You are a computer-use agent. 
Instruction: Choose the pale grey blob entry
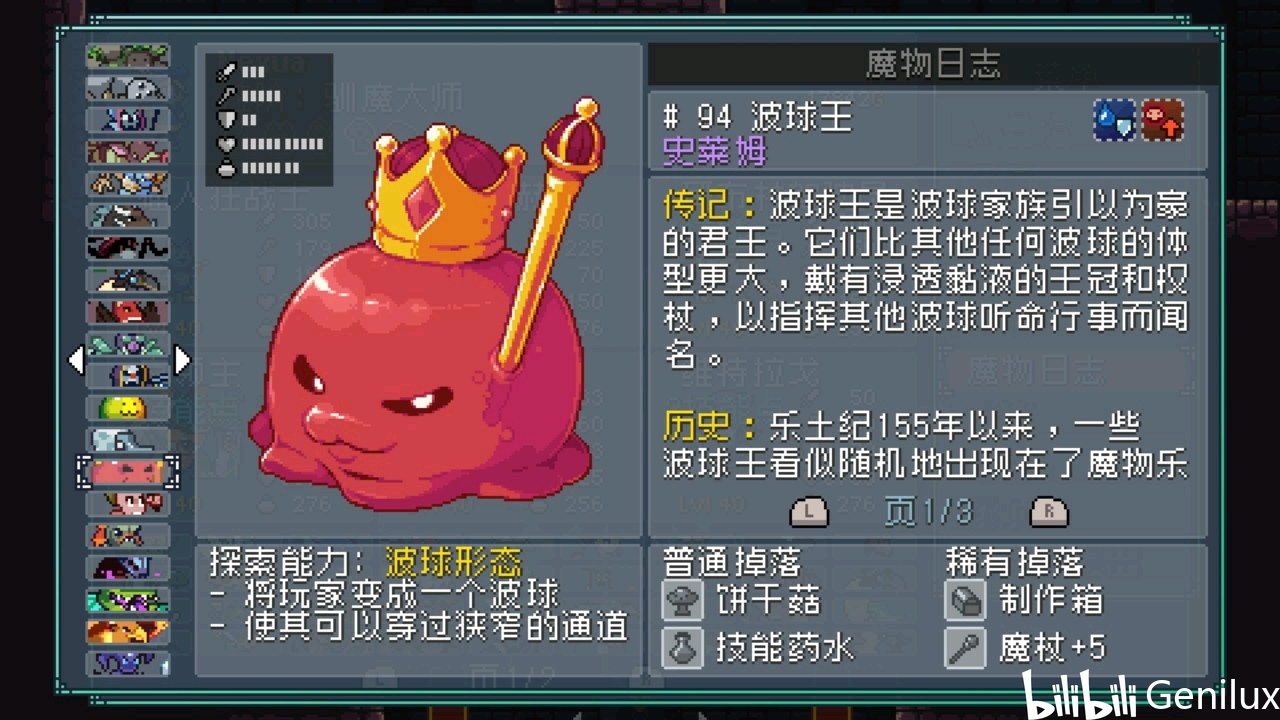click(127, 439)
